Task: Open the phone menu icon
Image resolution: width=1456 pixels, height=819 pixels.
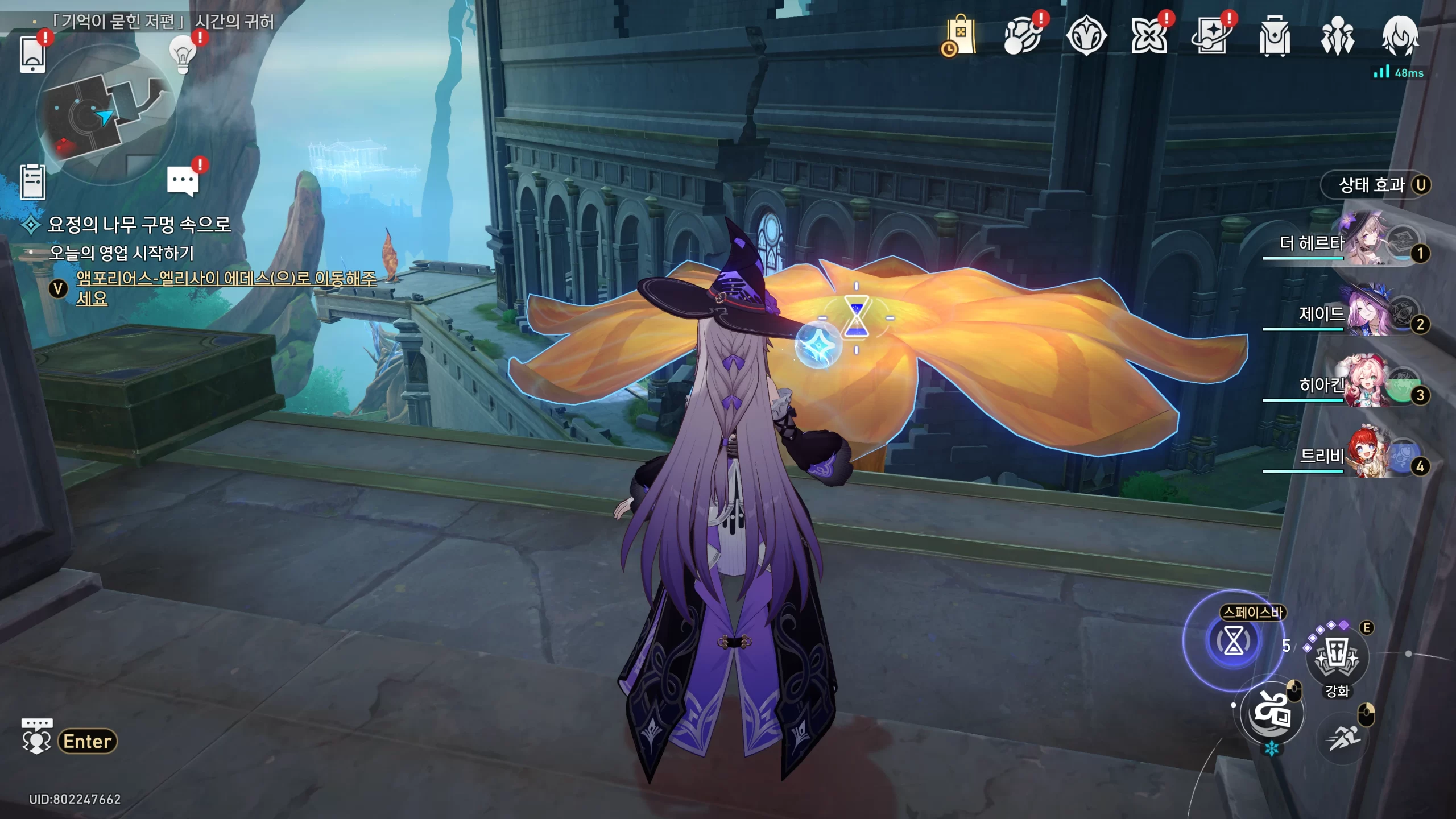Action: pyautogui.click(x=32, y=54)
